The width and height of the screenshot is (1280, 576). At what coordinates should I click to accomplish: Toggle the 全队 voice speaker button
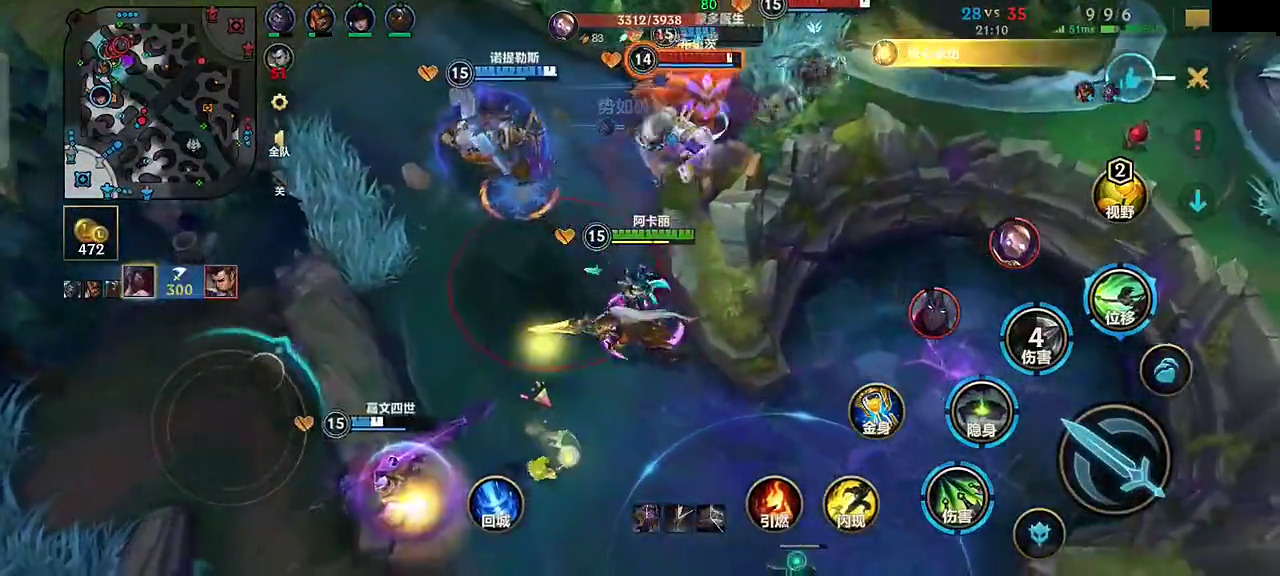[x=279, y=142]
